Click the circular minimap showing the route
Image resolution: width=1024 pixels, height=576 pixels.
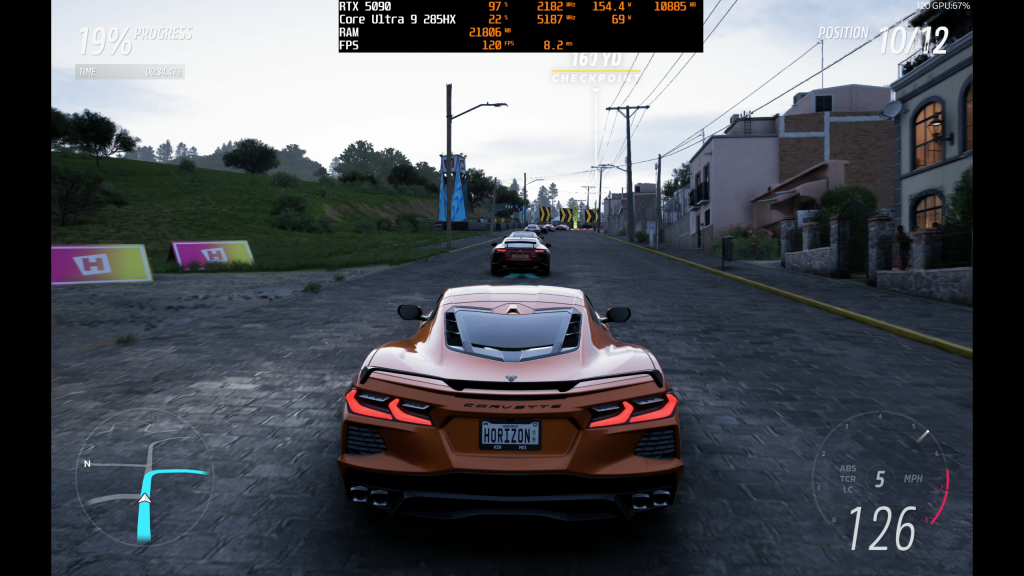pyautogui.click(x=144, y=477)
